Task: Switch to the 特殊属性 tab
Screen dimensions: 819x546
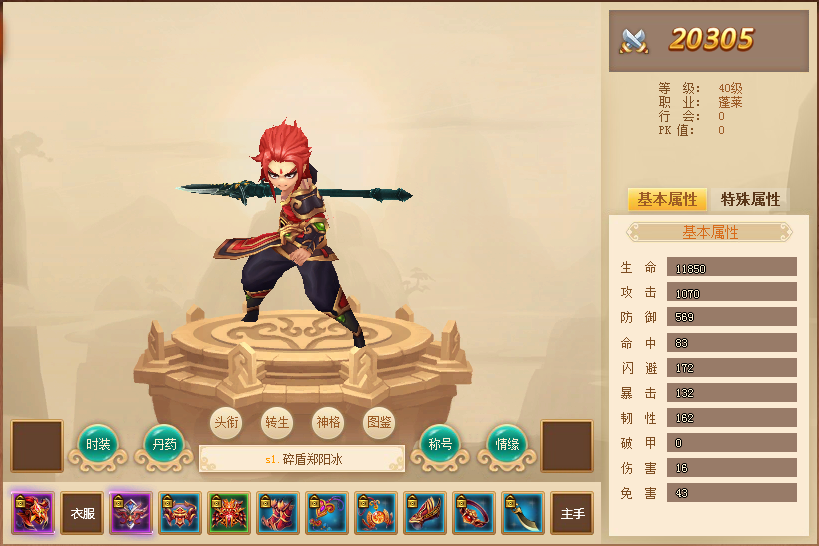Action: coord(750,200)
